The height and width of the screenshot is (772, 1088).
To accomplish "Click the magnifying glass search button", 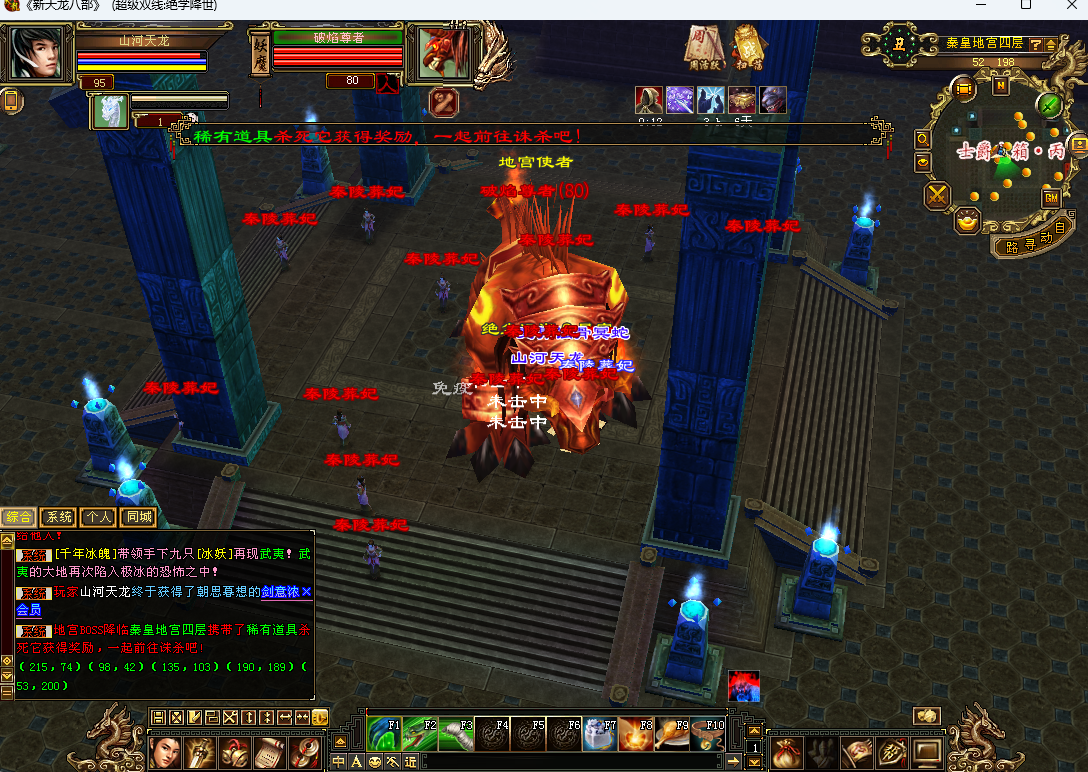I will (922, 139).
